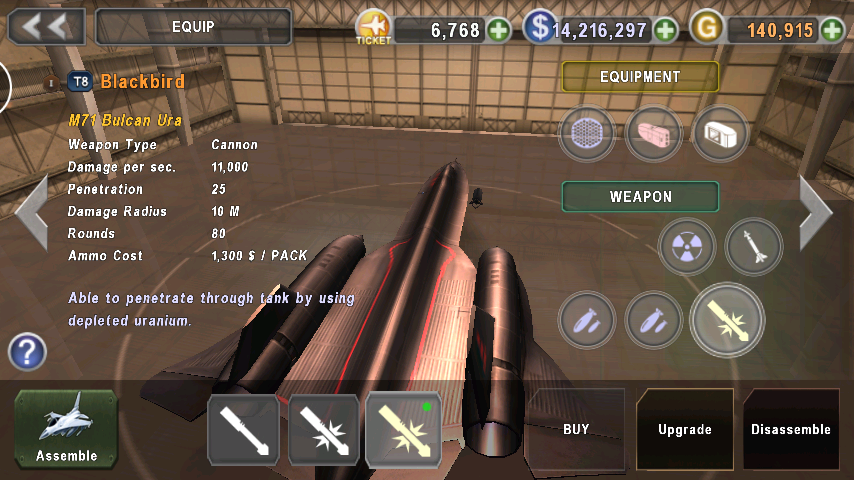The image size is (854, 480).
Task: Pick the plain cannon in the bottom row
Action: click(x=243, y=430)
